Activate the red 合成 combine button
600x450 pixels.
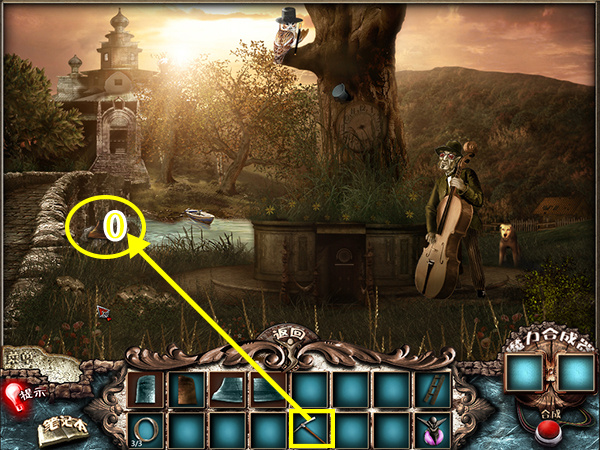click(546, 432)
